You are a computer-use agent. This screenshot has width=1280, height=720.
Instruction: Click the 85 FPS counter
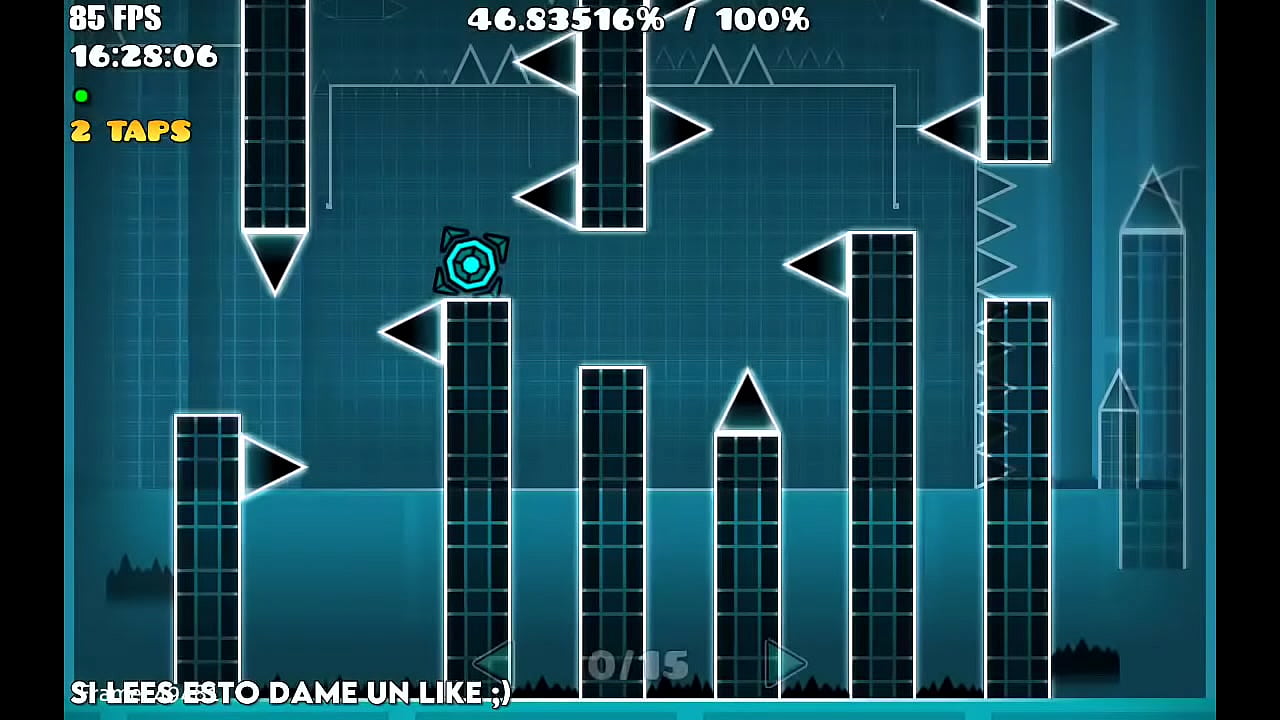(x=113, y=18)
